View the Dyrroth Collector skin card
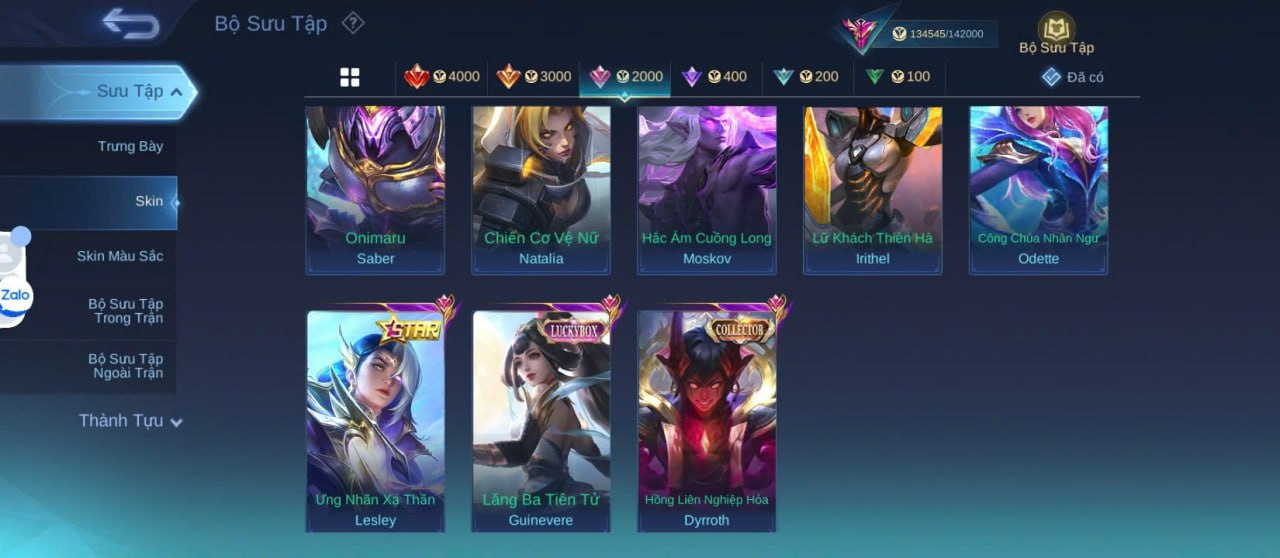The image size is (1280, 558). point(706,420)
